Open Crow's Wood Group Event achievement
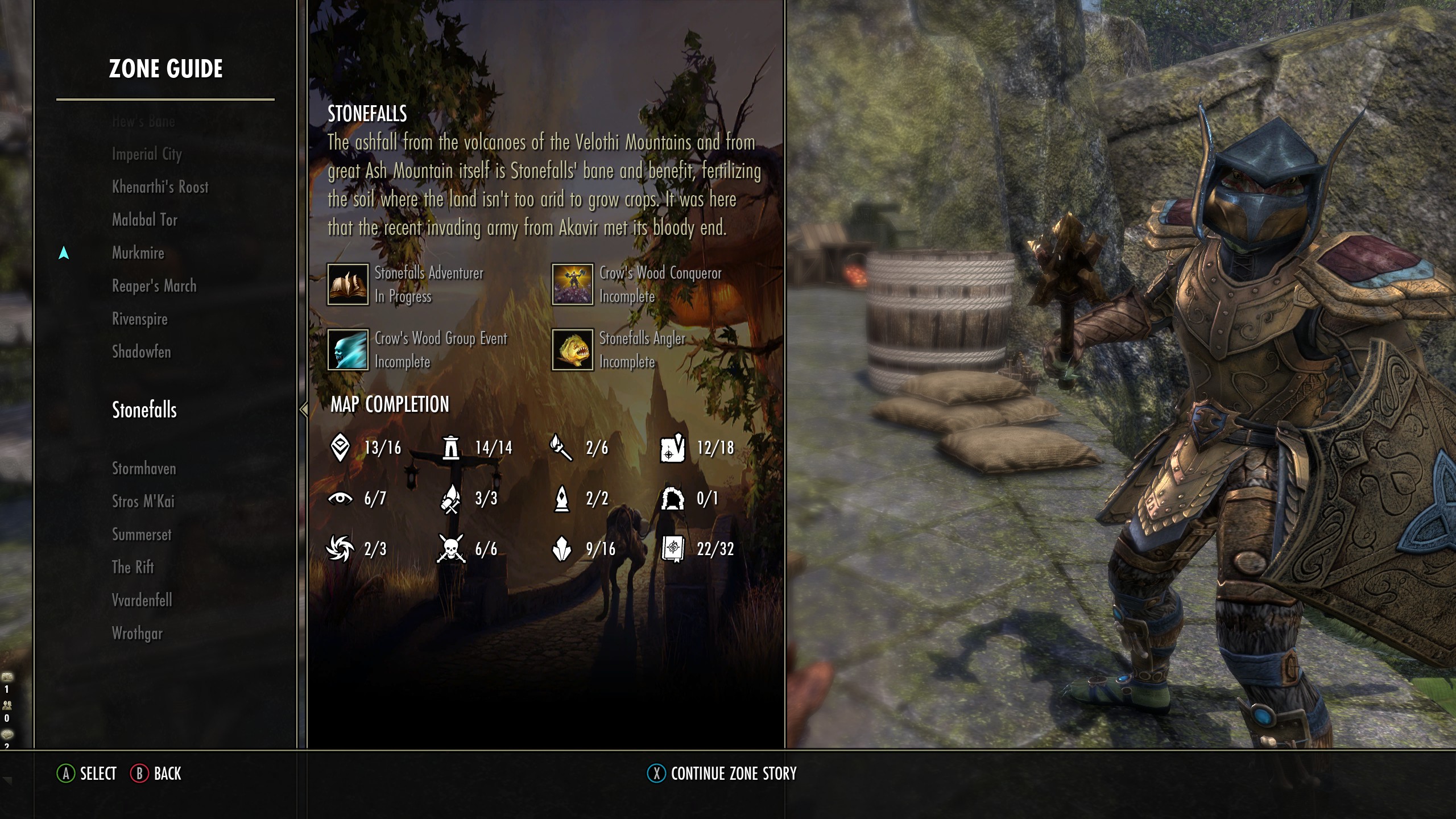1456x819 pixels. [416, 350]
